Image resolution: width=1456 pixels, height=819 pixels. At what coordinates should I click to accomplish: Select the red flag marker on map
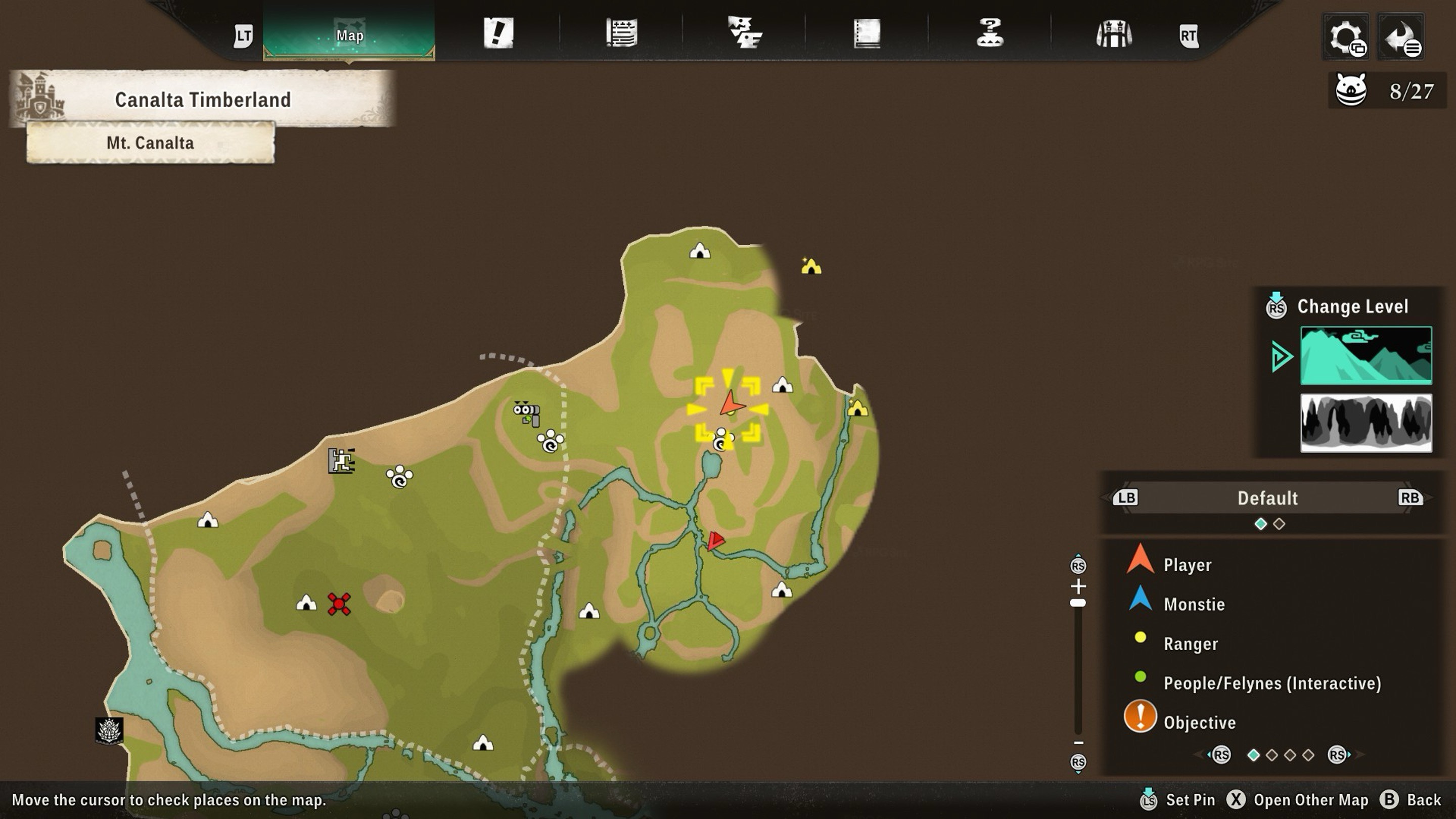point(715,540)
